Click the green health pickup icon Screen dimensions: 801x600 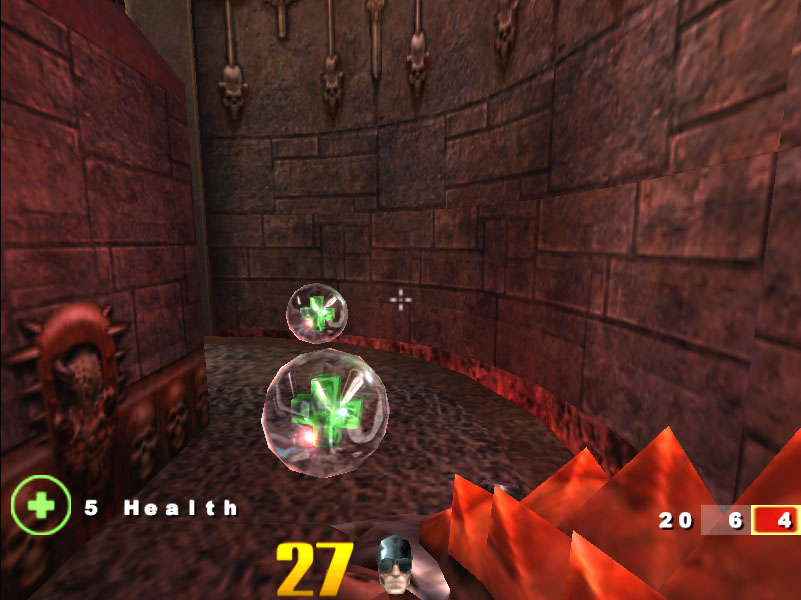tap(41, 506)
